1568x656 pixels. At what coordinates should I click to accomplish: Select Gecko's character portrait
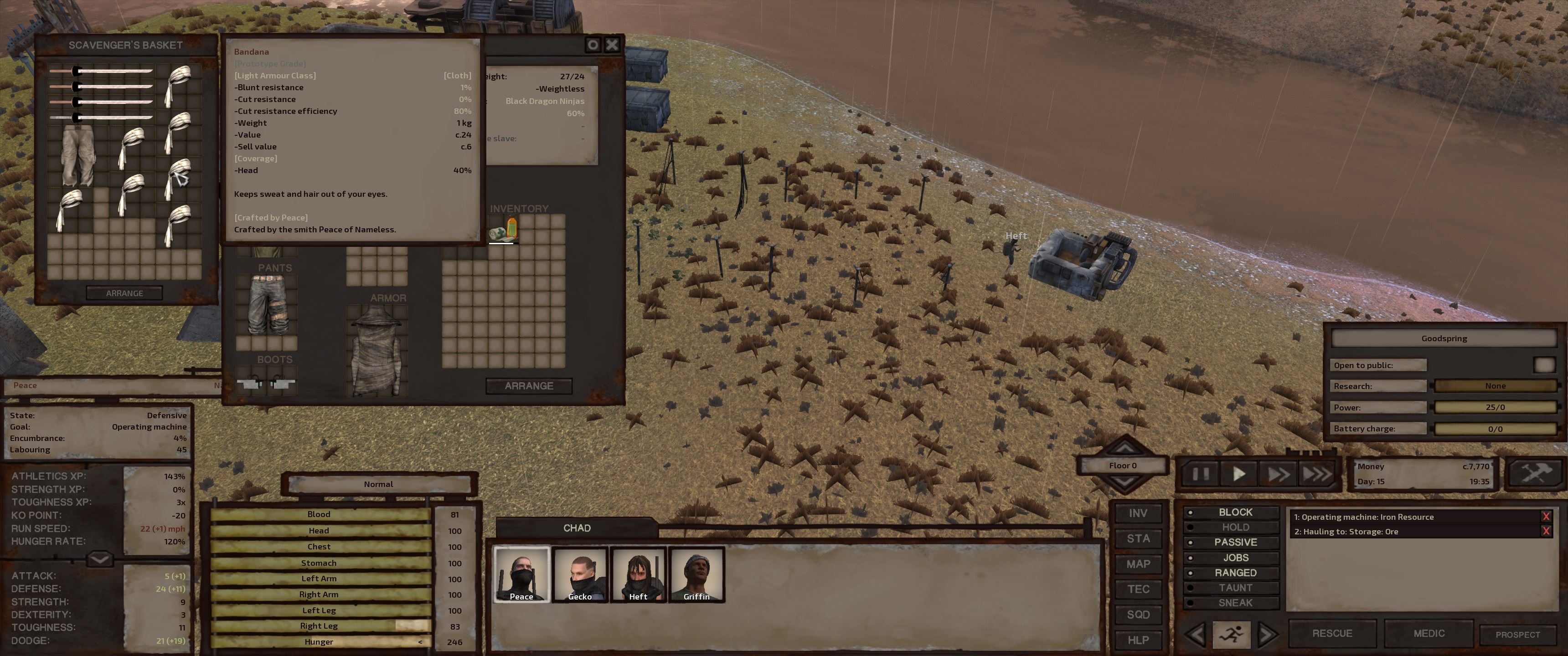[x=579, y=574]
